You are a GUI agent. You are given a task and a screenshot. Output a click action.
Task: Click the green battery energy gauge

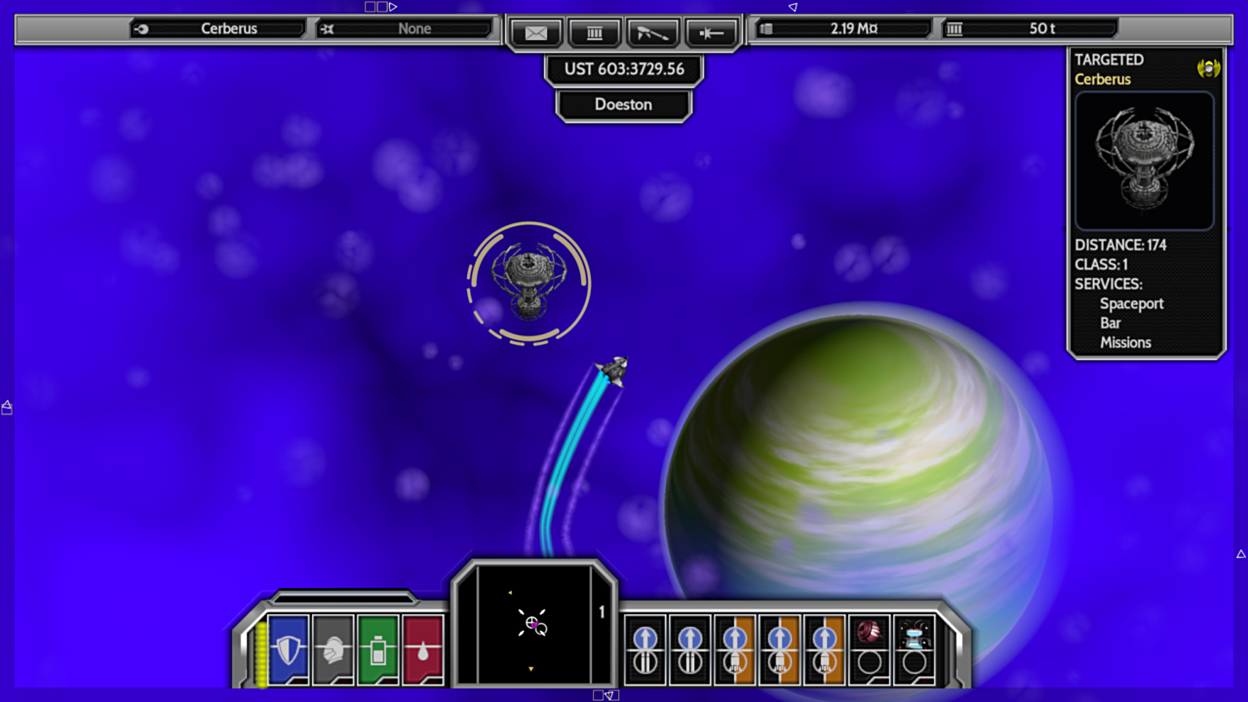(x=378, y=650)
